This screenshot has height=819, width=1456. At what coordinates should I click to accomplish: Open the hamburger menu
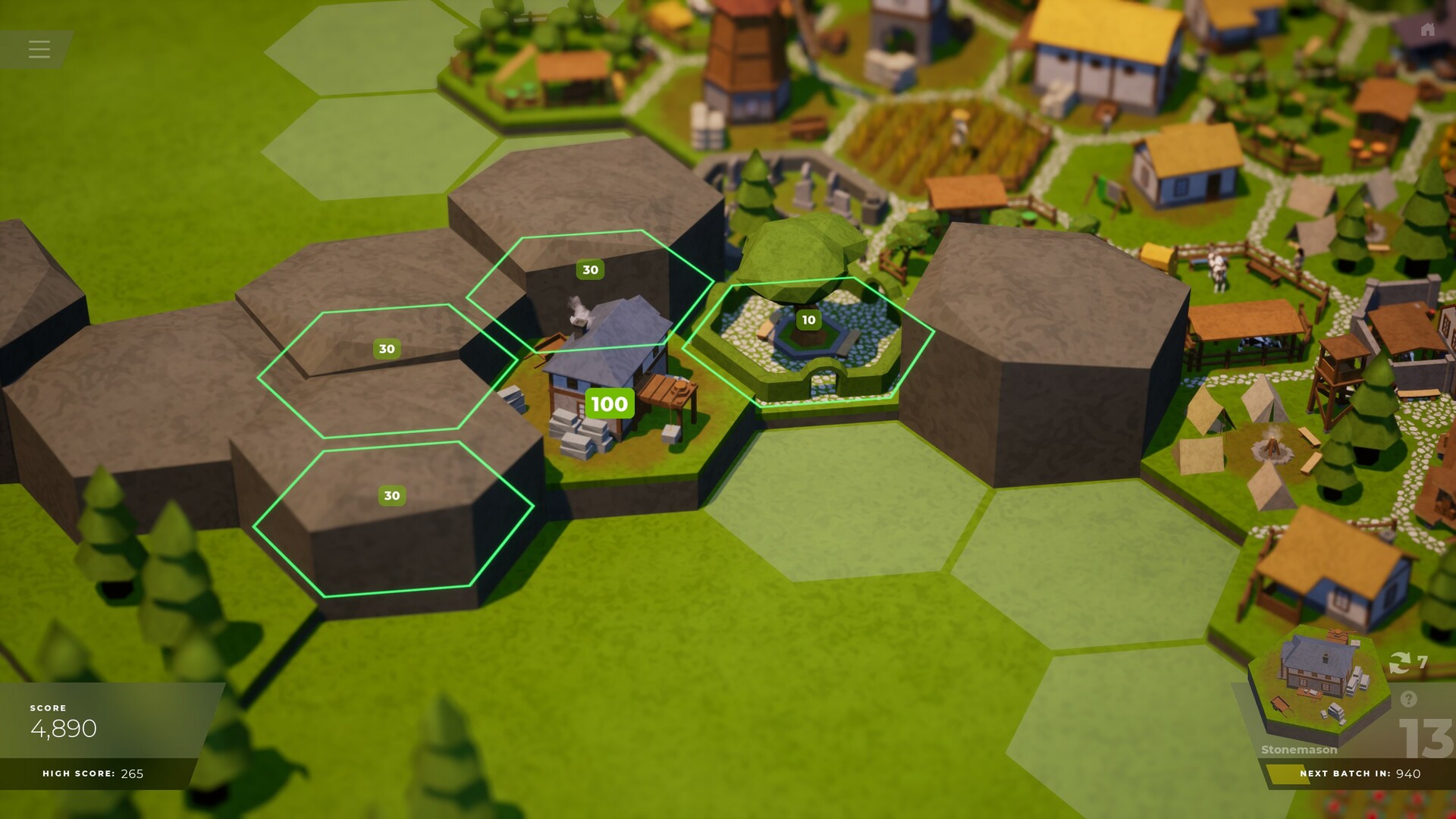39,49
